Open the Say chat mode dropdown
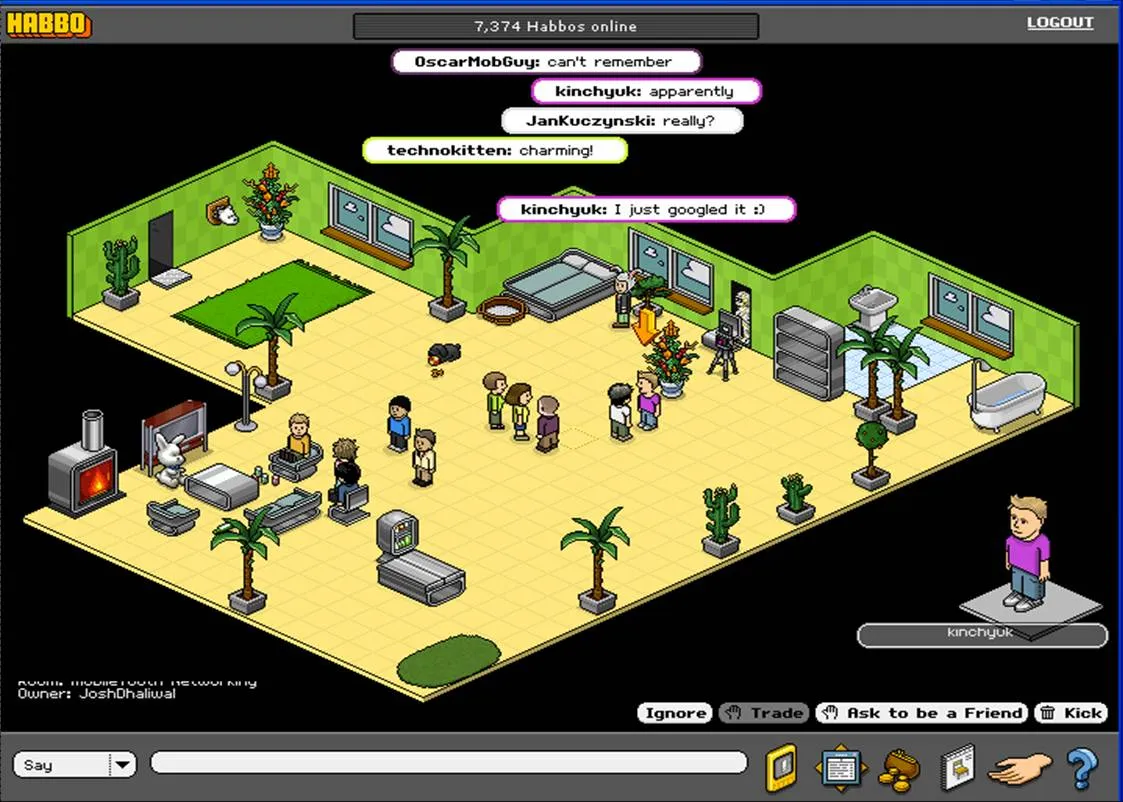This screenshot has width=1123, height=802. tap(122, 765)
